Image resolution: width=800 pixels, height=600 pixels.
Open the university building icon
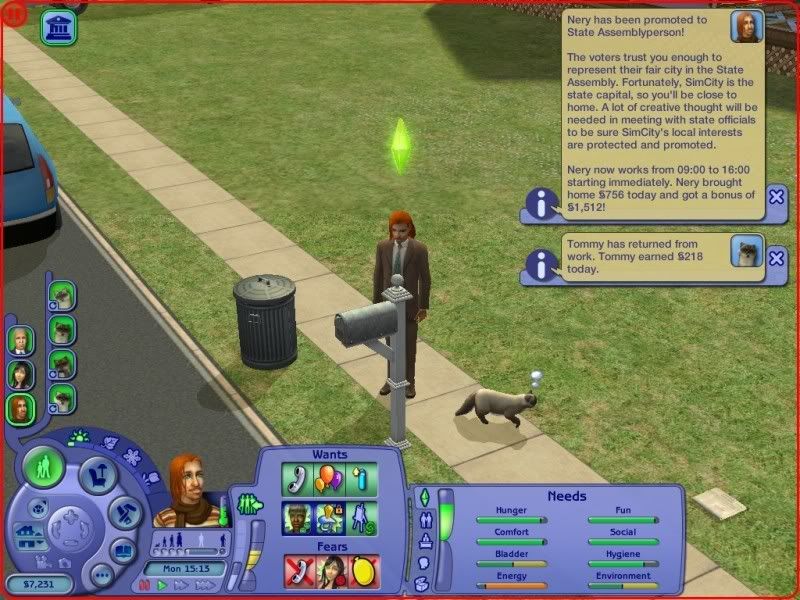tap(60, 27)
